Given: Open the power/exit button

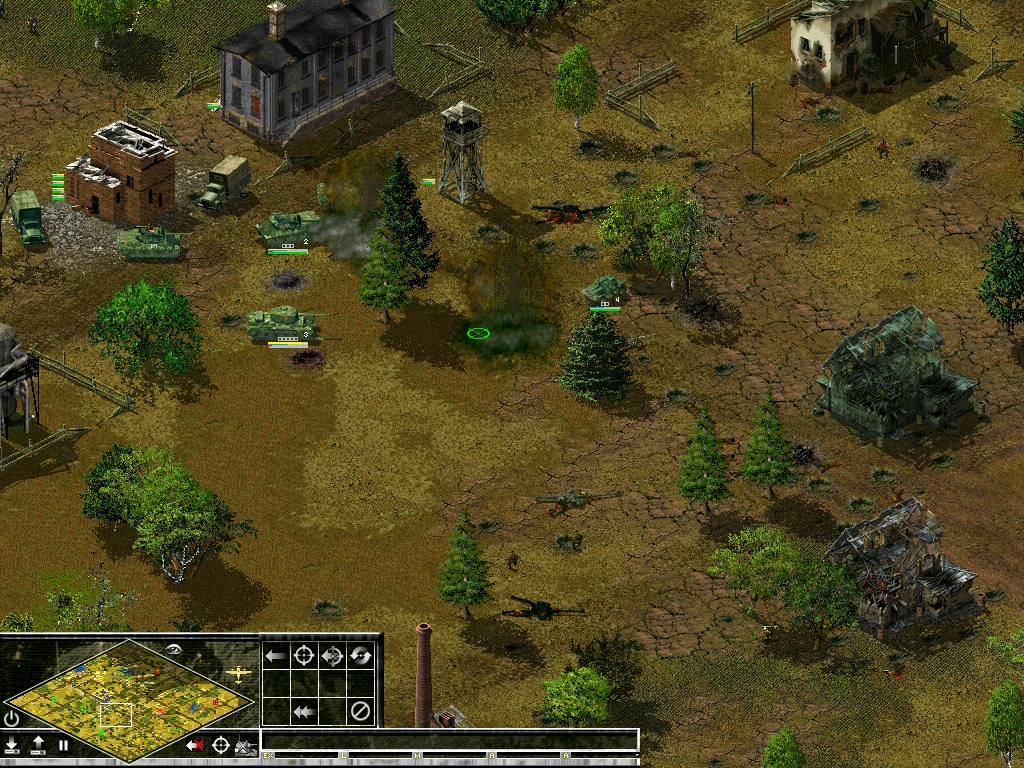Looking at the screenshot, I should (x=12, y=718).
